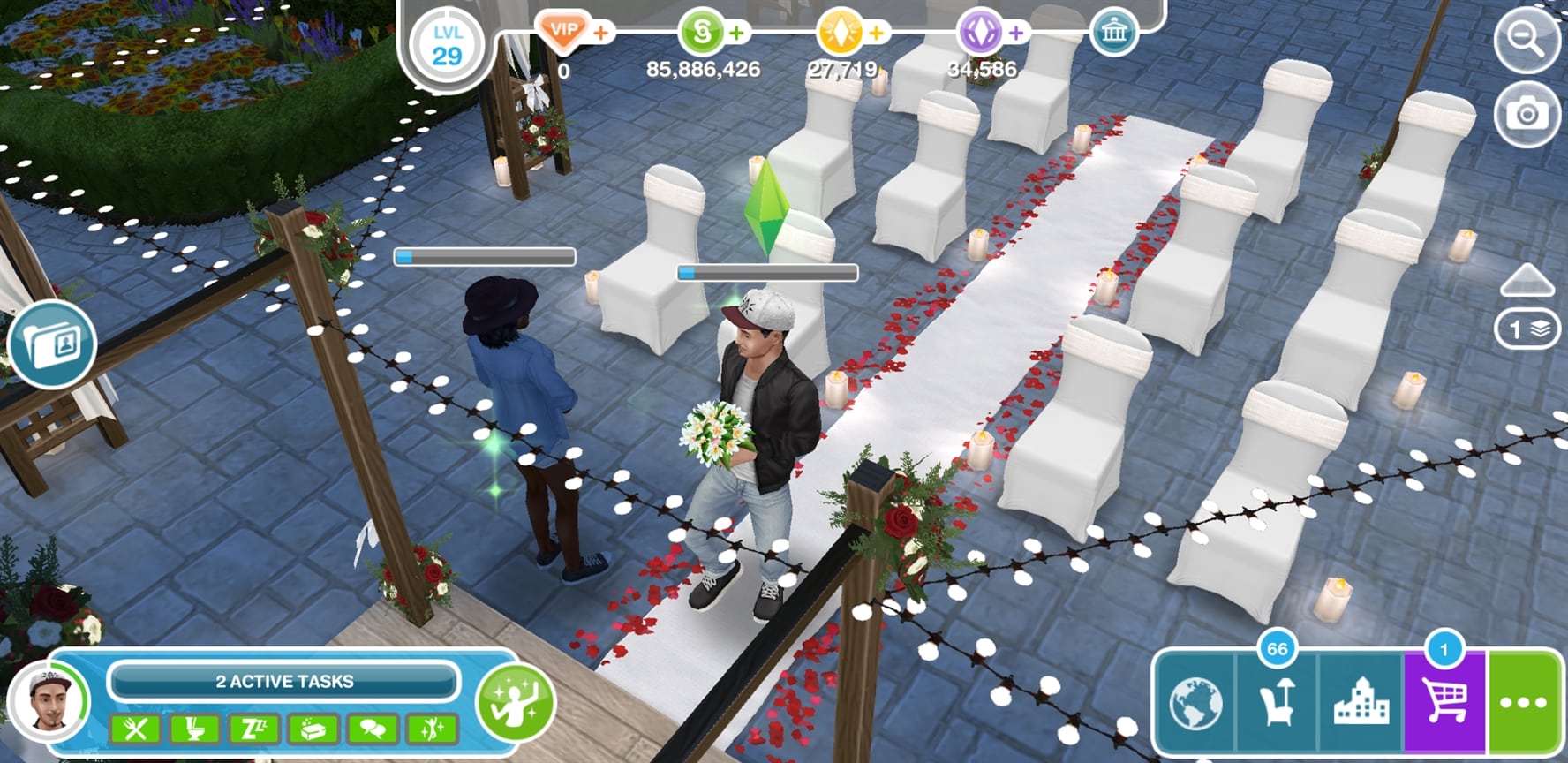Open the Sim photo folder button

[x=53, y=344]
